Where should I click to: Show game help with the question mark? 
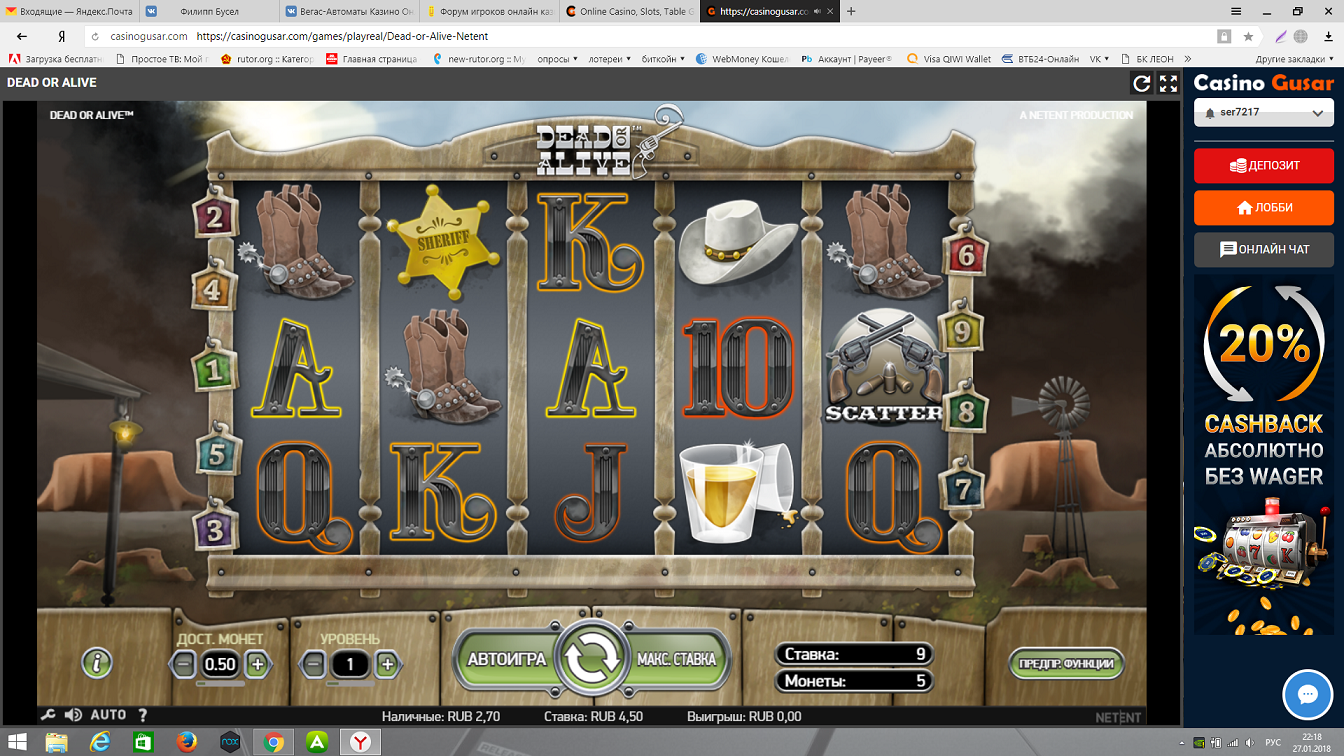[143, 715]
